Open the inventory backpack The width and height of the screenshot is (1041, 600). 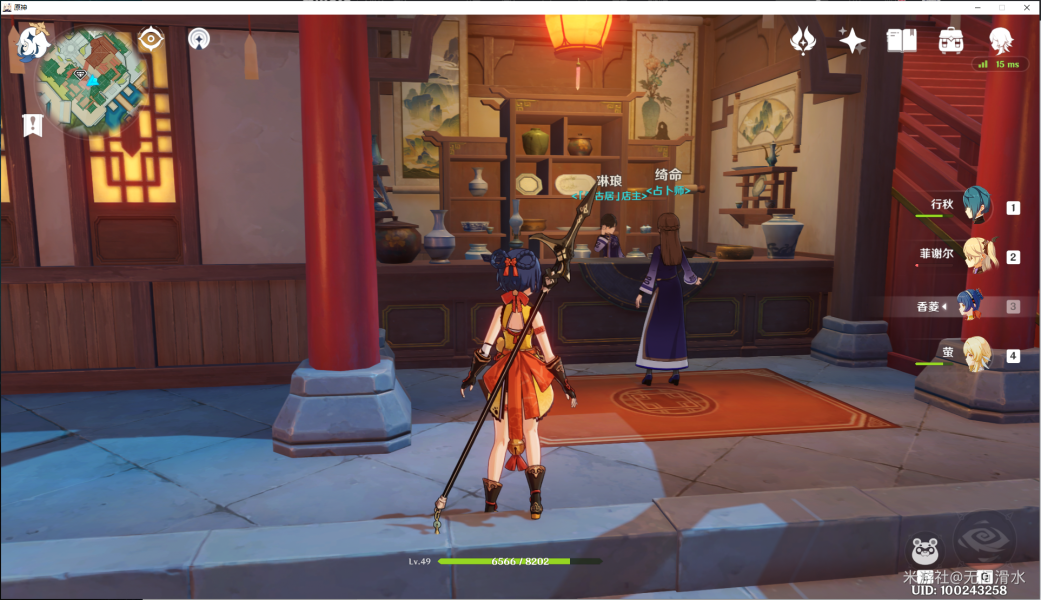pyautogui.click(x=950, y=40)
